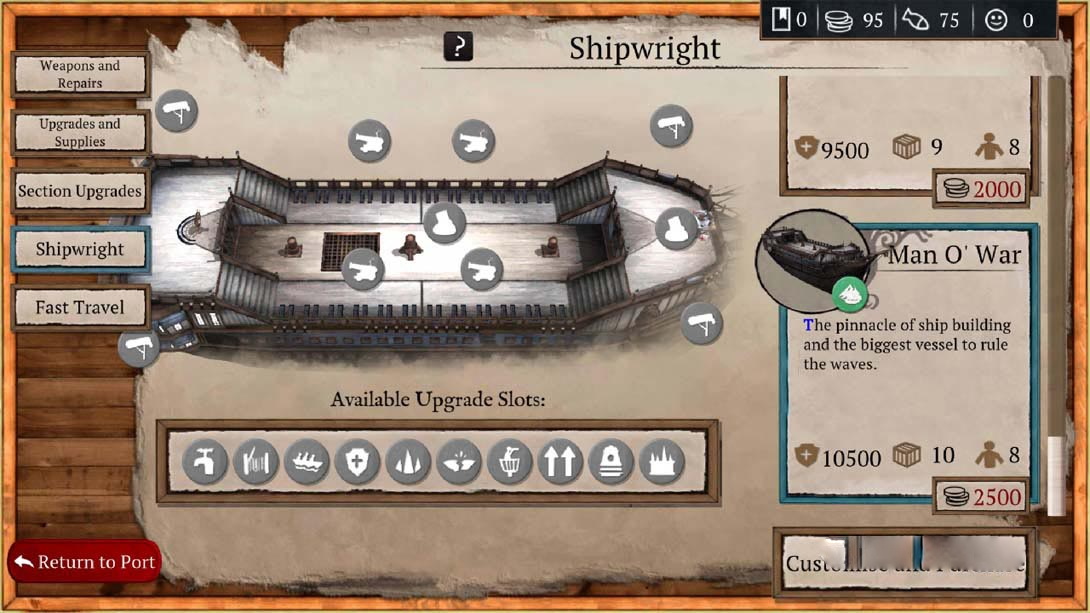Viewport: 1090px width, 613px height.
Task: Choose the castle towers upgrade slot
Action: (x=663, y=463)
